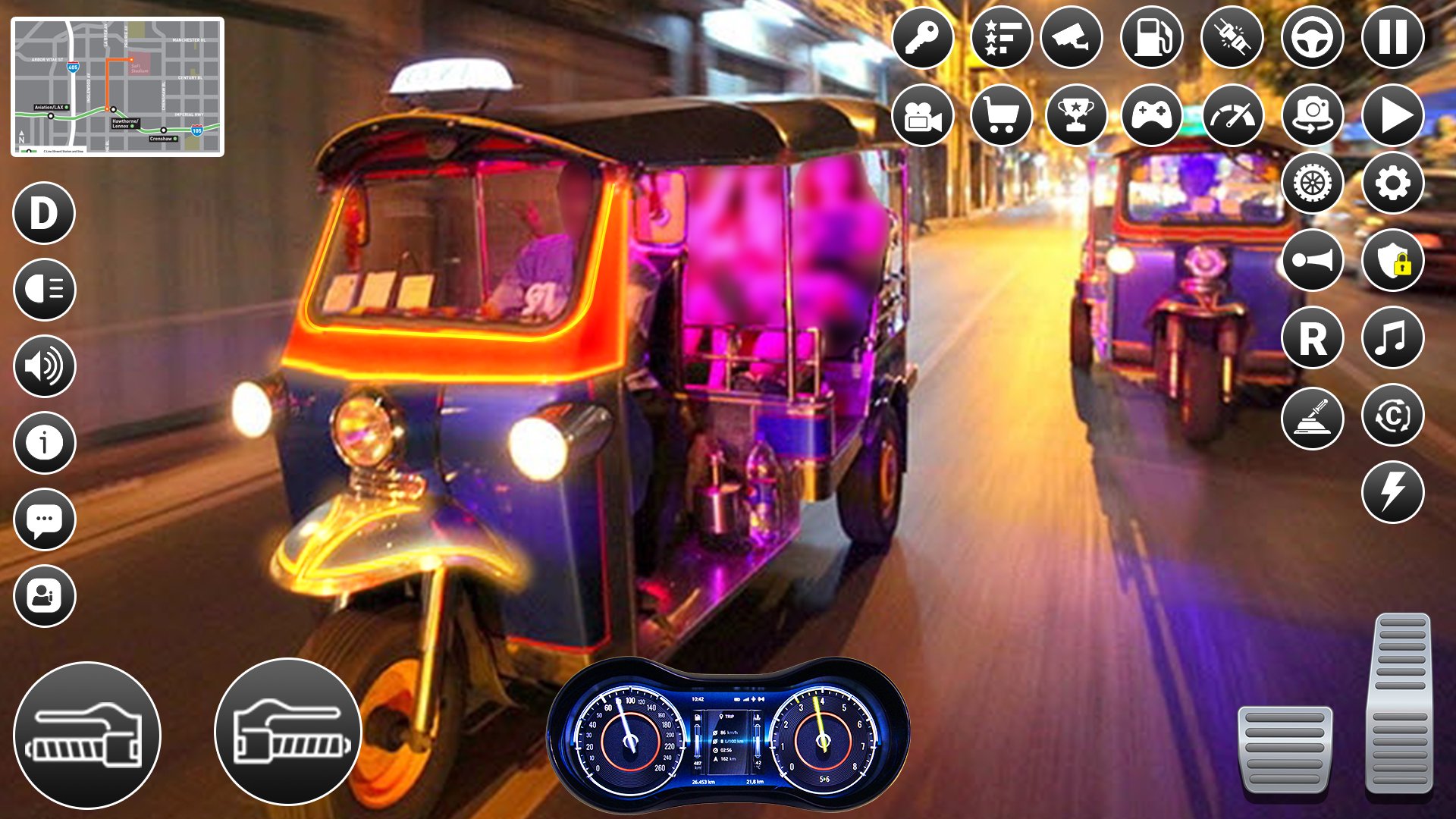The width and height of the screenshot is (1456, 819).
Task: Toggle the music note button
Action: point(1392,337)
